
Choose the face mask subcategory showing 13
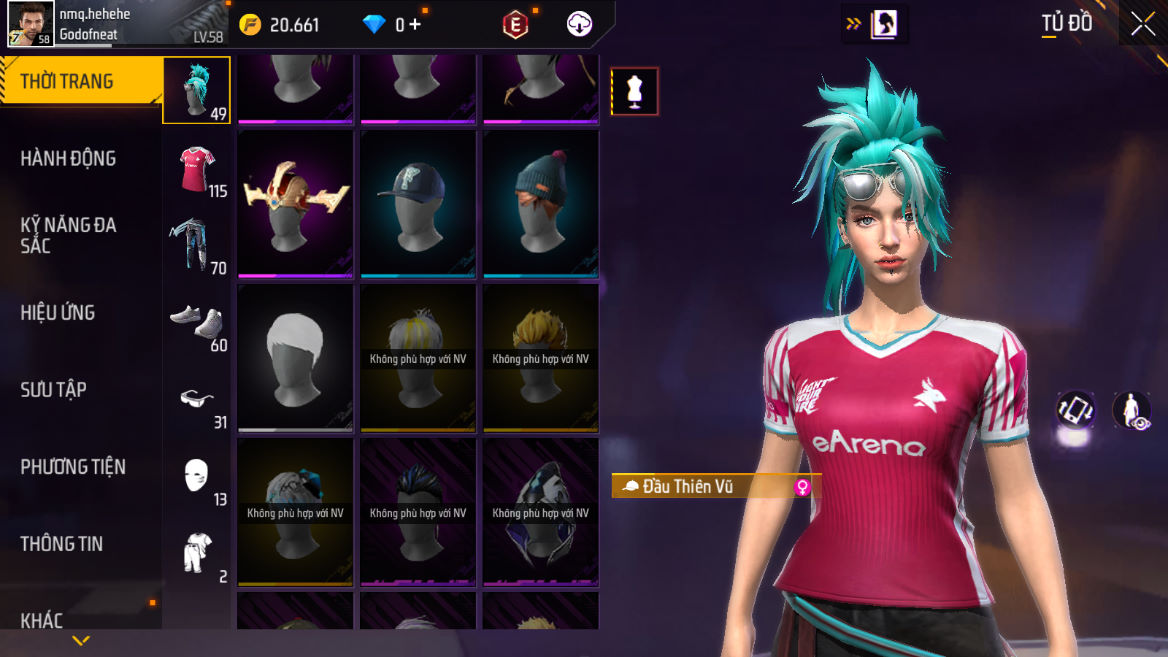point(197,477)
